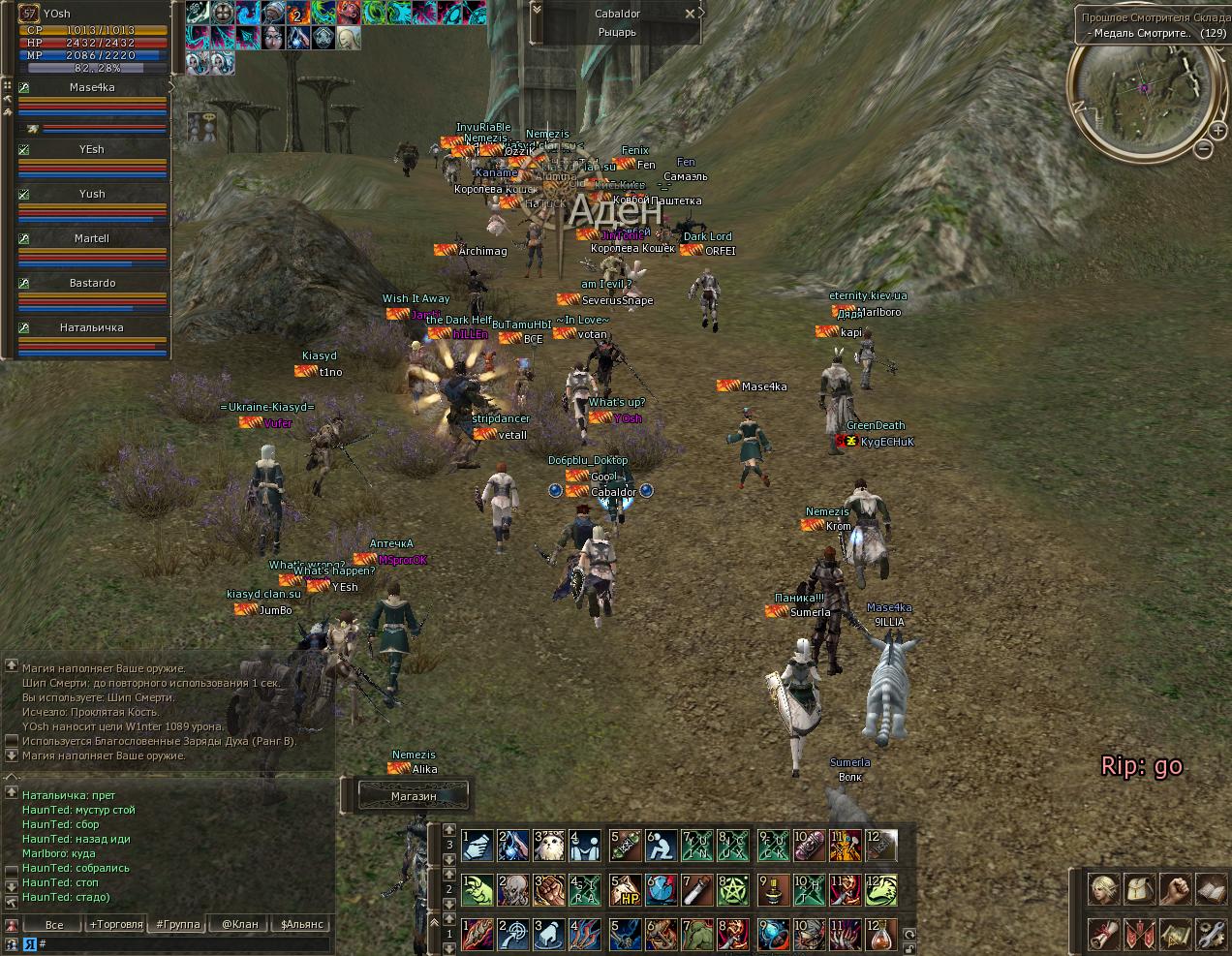The height and width of the screenshot is (956, 1232).
Task: Use the orange potion flask slot
Action: click(881, 935)
